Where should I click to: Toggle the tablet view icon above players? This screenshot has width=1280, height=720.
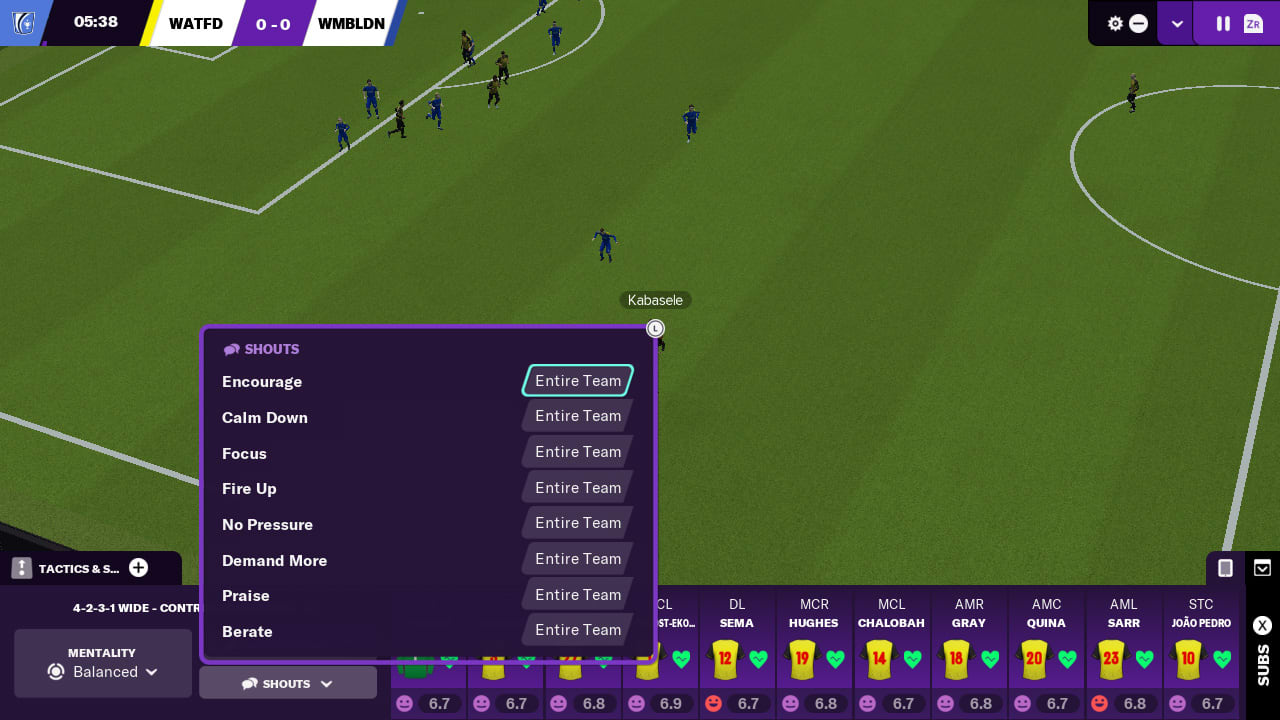pos(1224,567)
